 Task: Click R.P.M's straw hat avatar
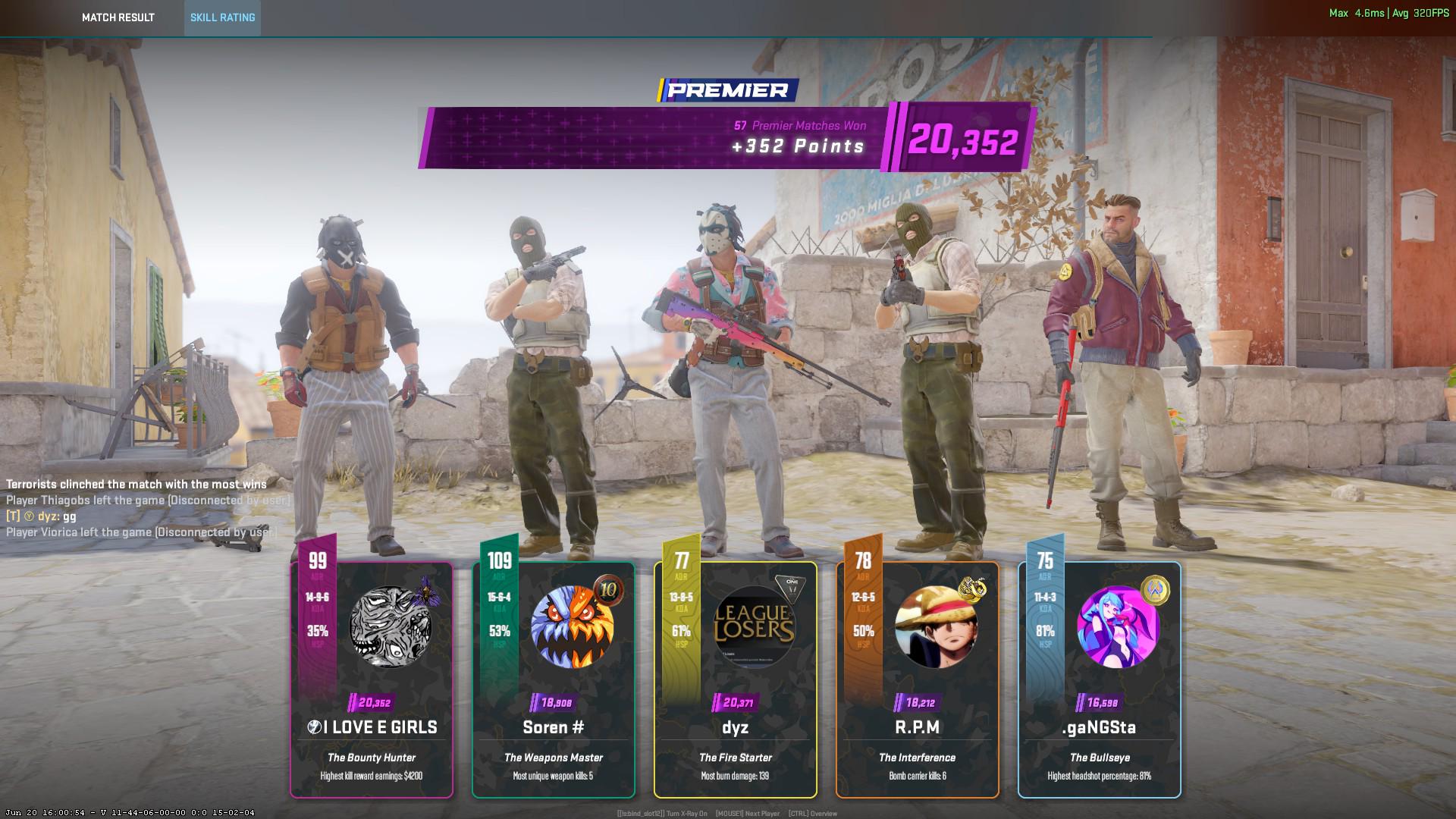[x=937, y=627]
